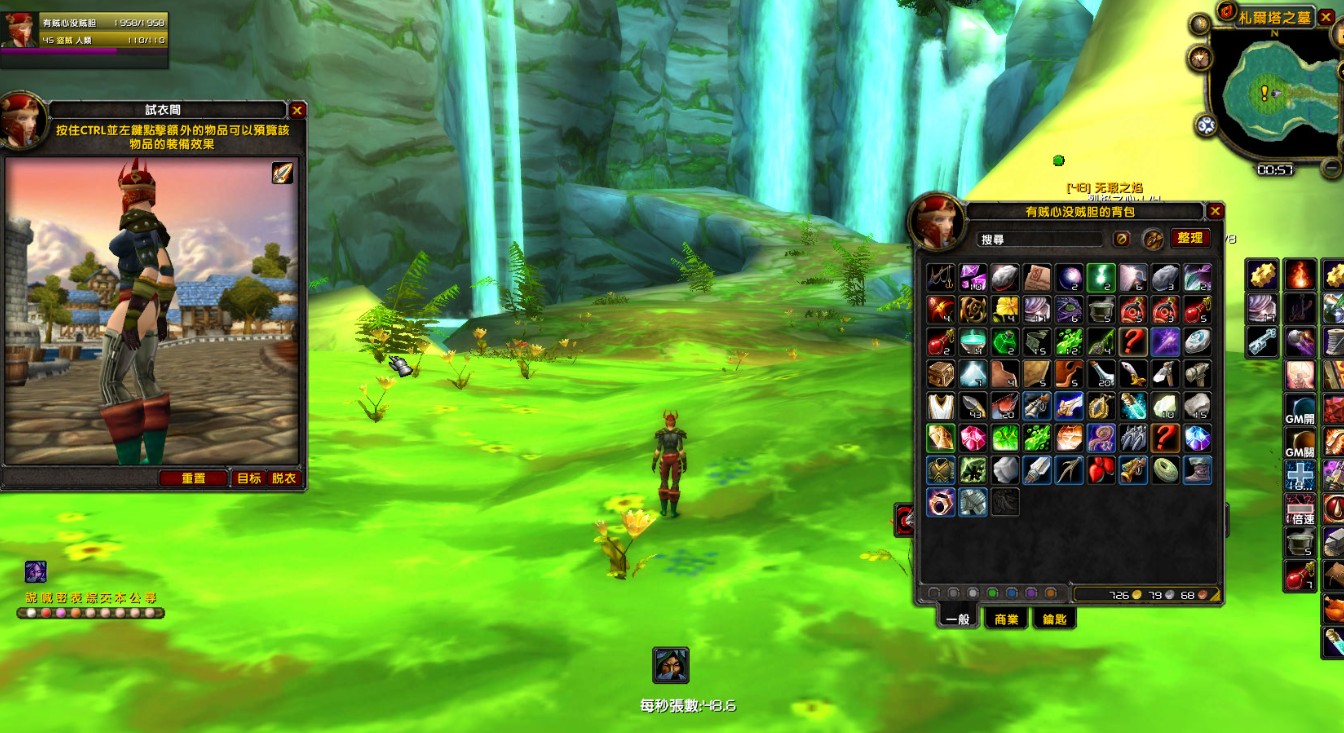
Task: Click the quest marker on the minimap
Action: click(1264, 92)
